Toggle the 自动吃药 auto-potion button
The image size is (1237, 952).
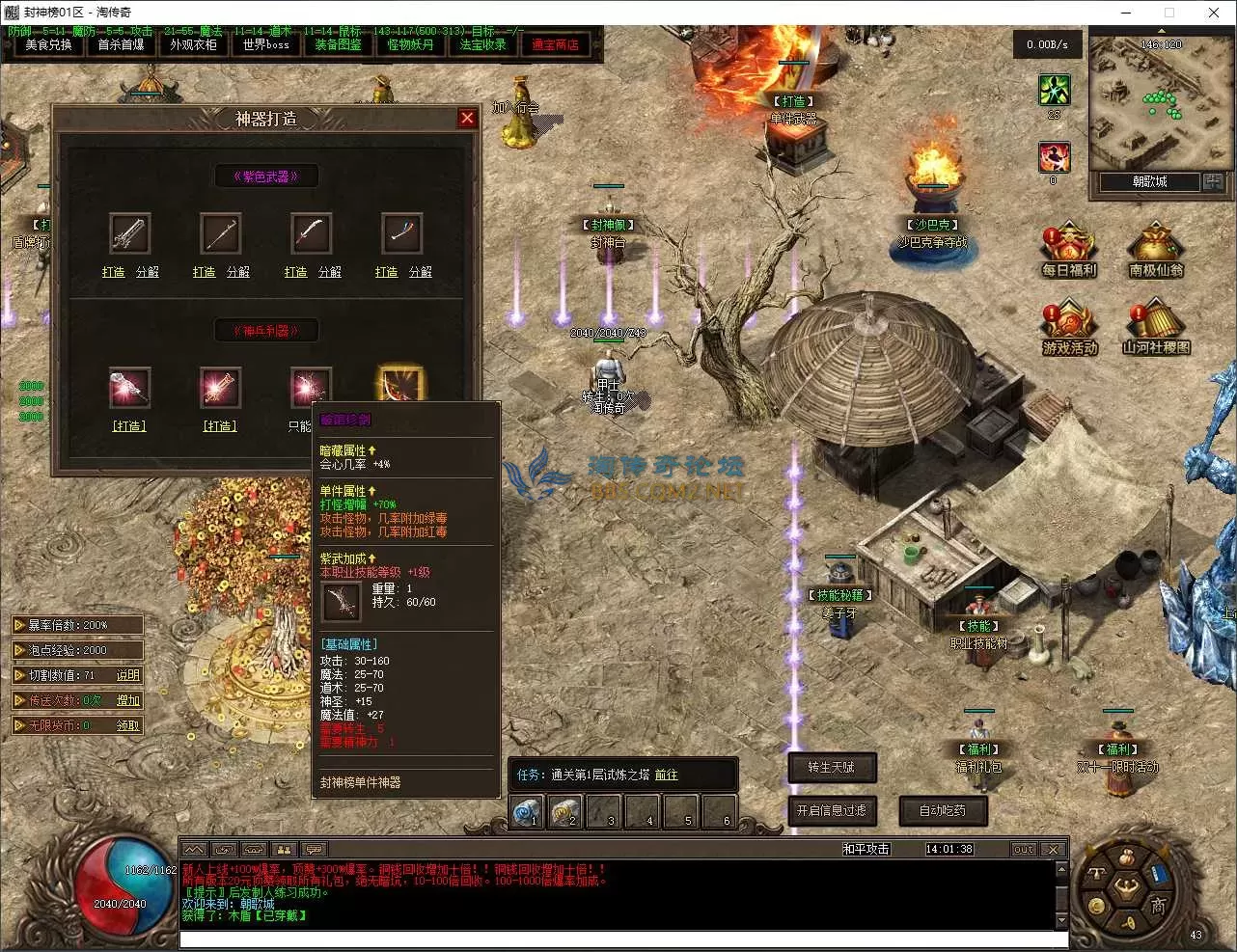tap(942, 811)
